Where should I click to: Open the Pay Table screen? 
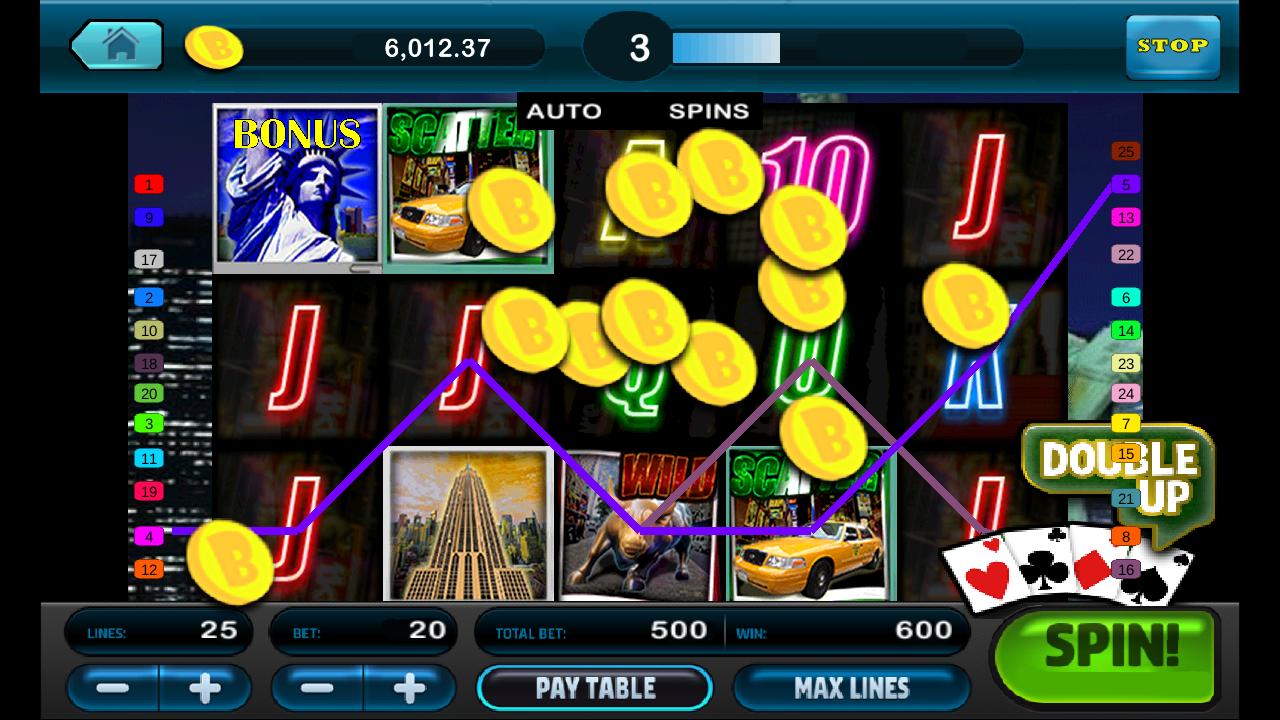point(595,687)
